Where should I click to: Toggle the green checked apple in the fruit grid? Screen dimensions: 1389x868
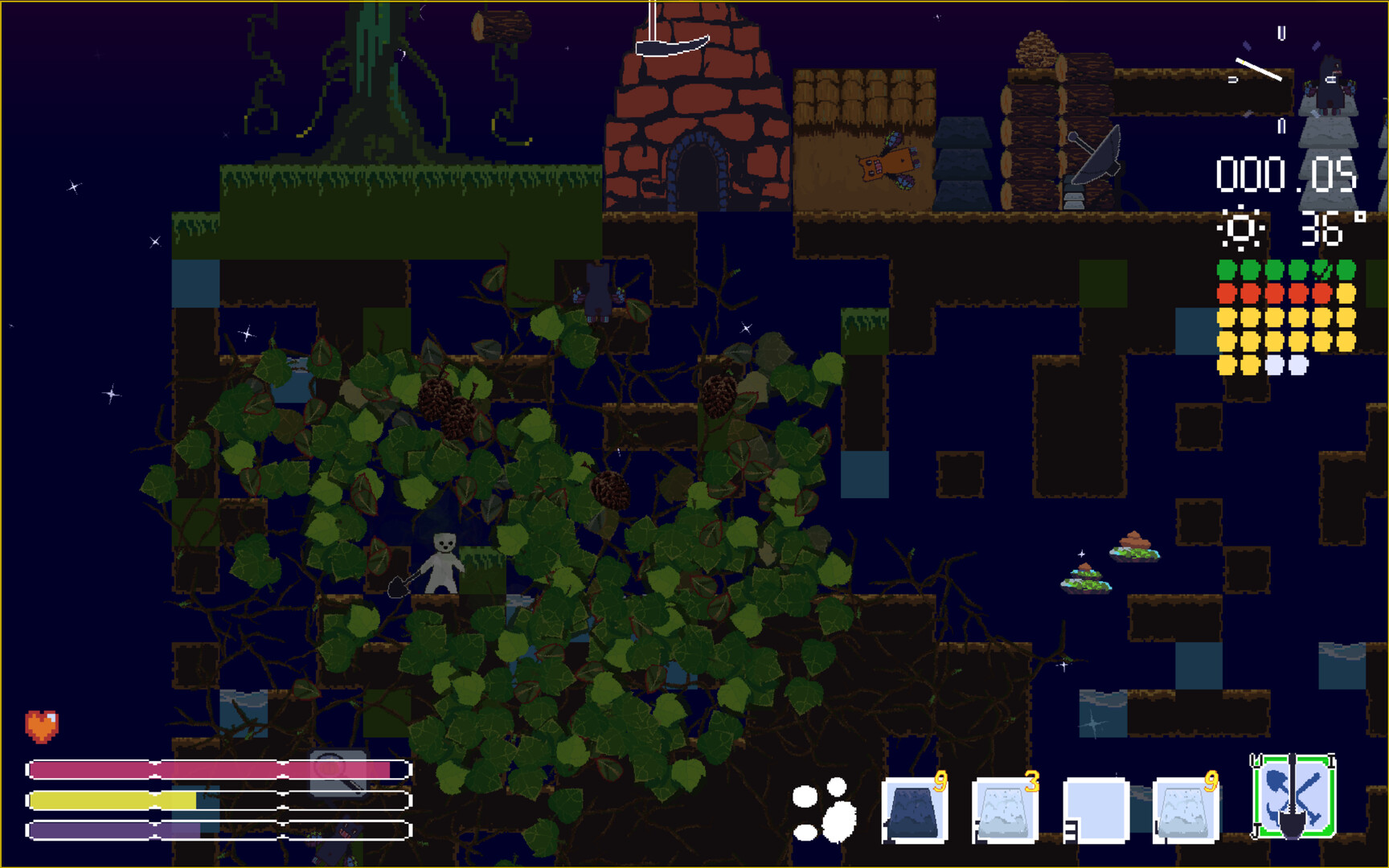(x=1322, y=269)
